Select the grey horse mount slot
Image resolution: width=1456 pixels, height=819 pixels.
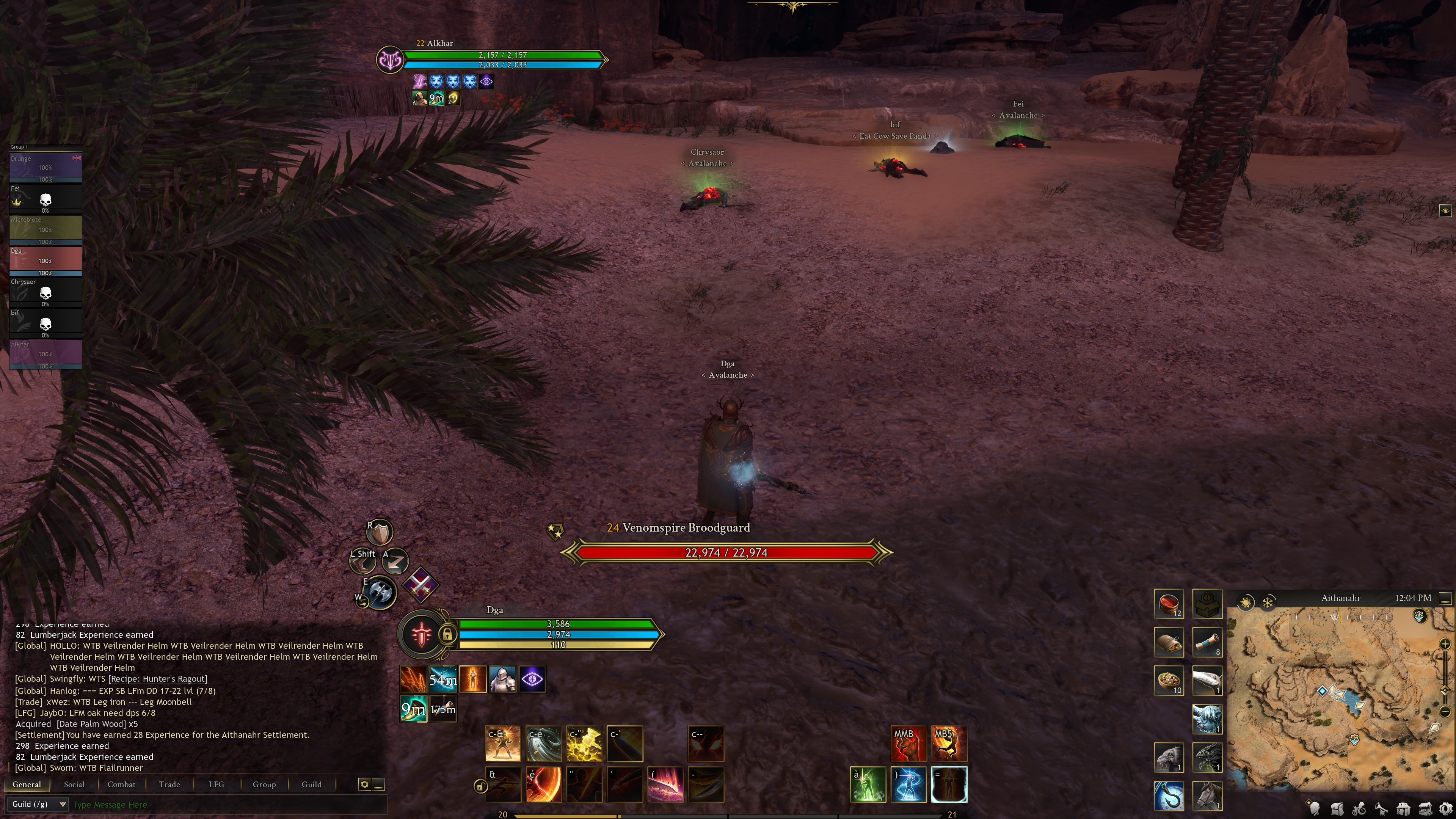(1207, 795)
